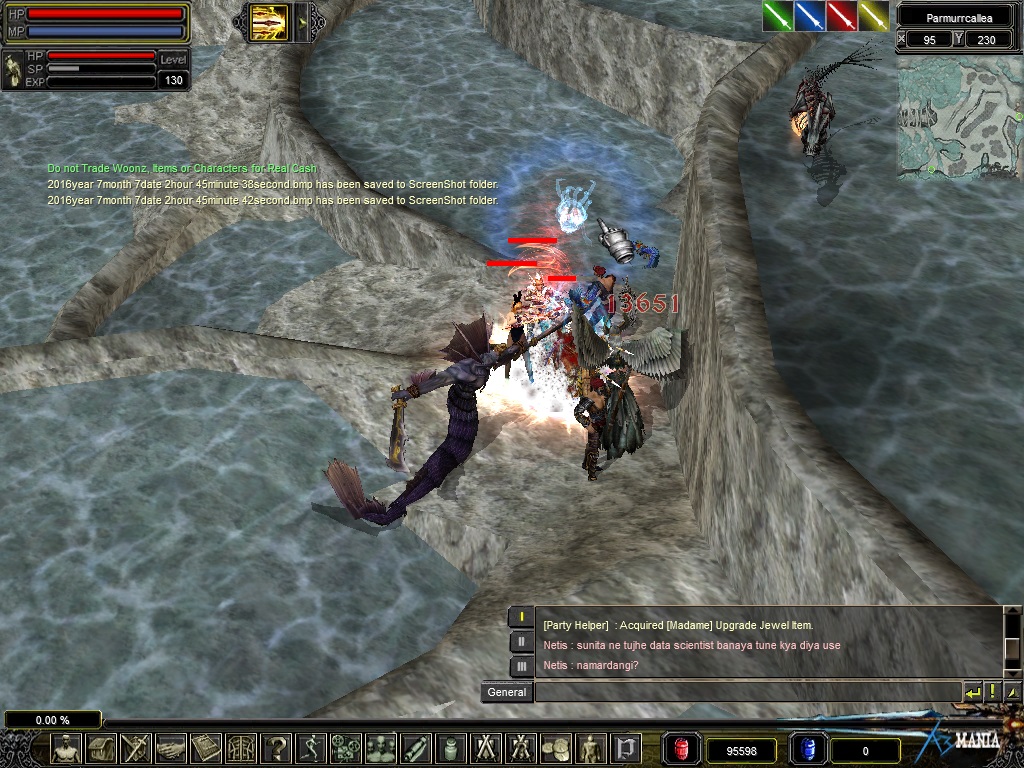Open the General chat channel selector
The height and width of the screenshot is (768, 1024).
tap(507, 692)
